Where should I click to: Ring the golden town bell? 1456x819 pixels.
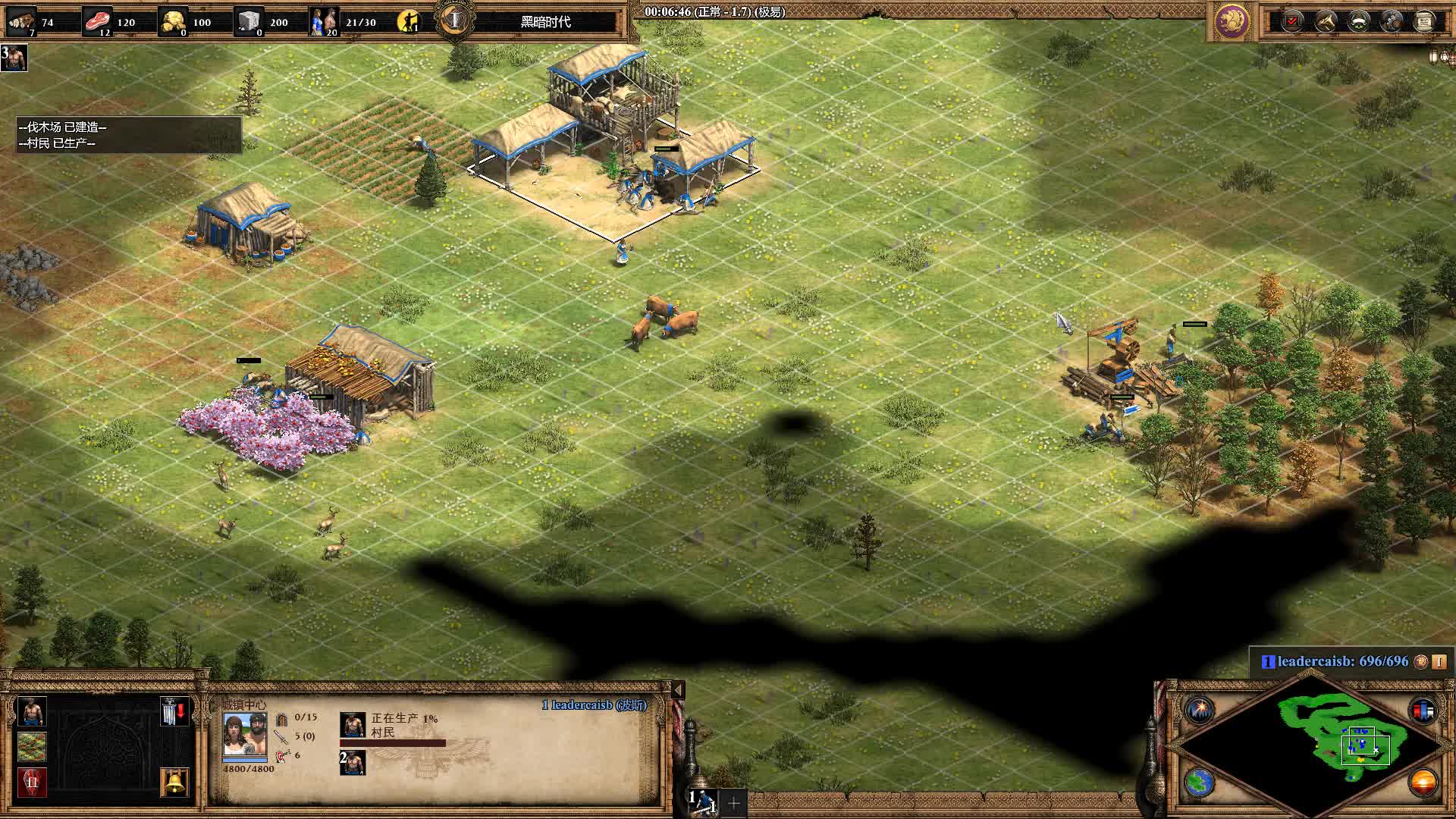coord(174,782)
